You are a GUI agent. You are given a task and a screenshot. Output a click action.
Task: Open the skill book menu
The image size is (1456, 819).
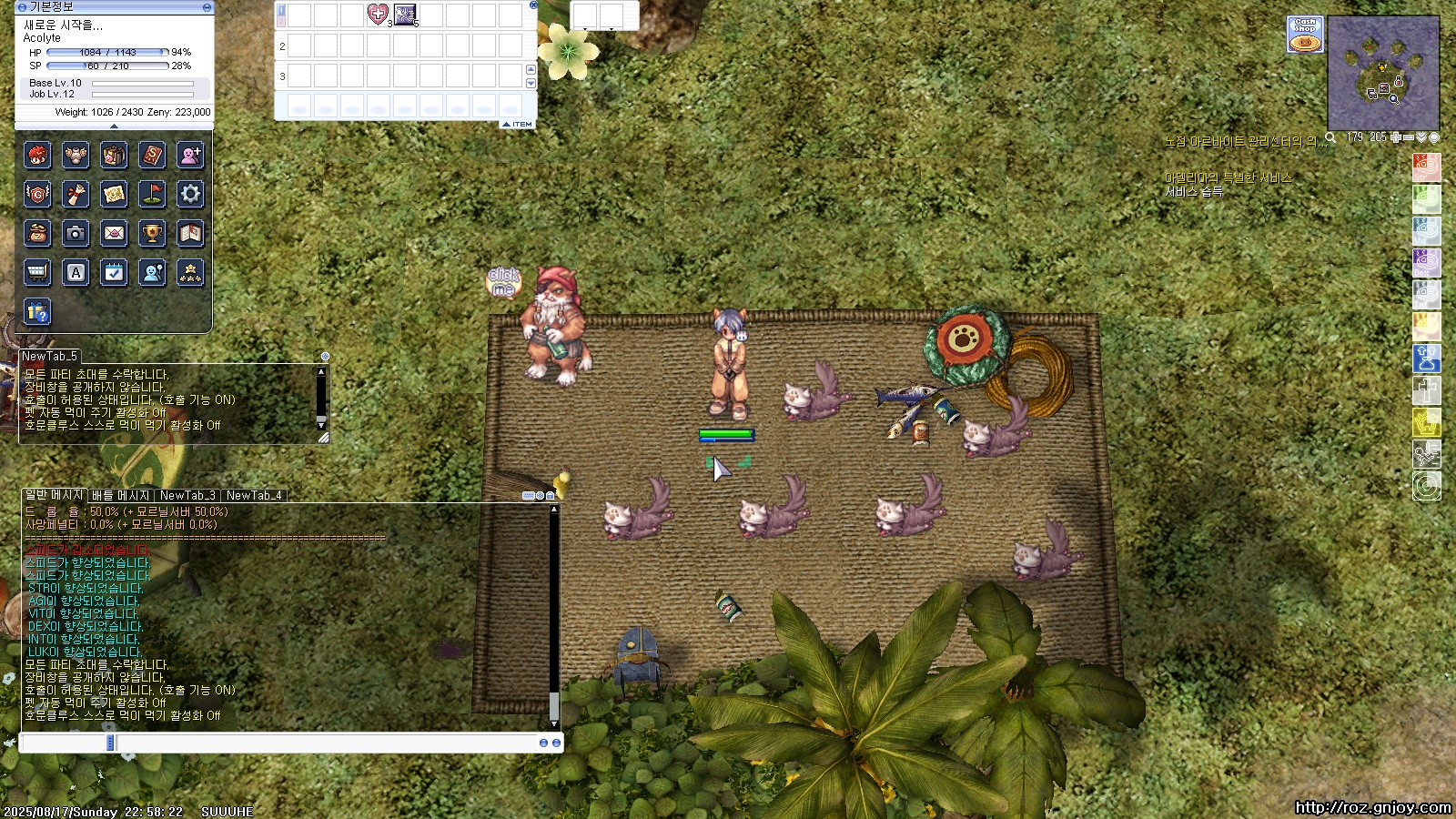tap(152, 156)
